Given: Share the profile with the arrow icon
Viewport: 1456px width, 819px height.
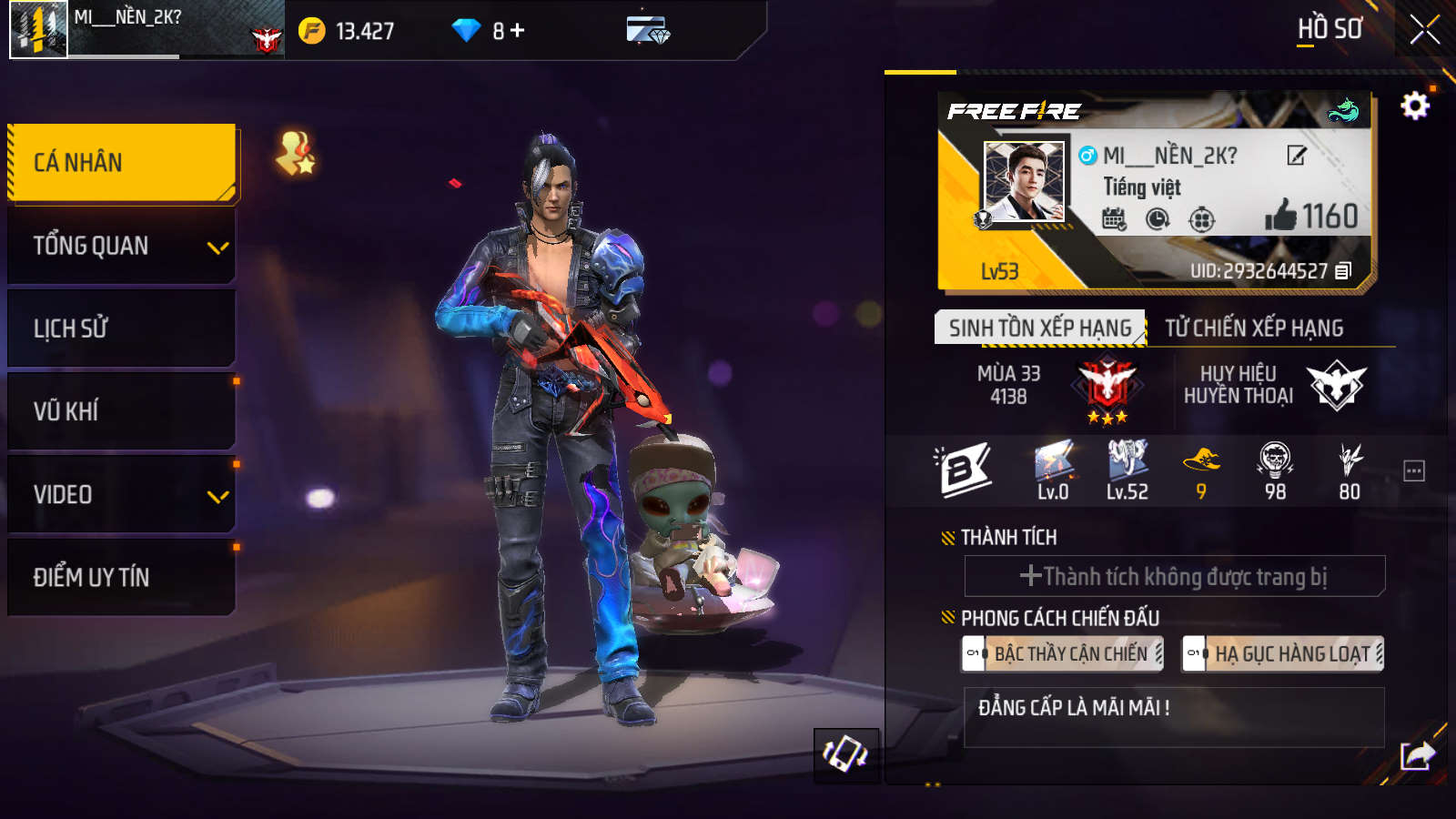Looking at the screenshot, I should (x=1417, y=755).
